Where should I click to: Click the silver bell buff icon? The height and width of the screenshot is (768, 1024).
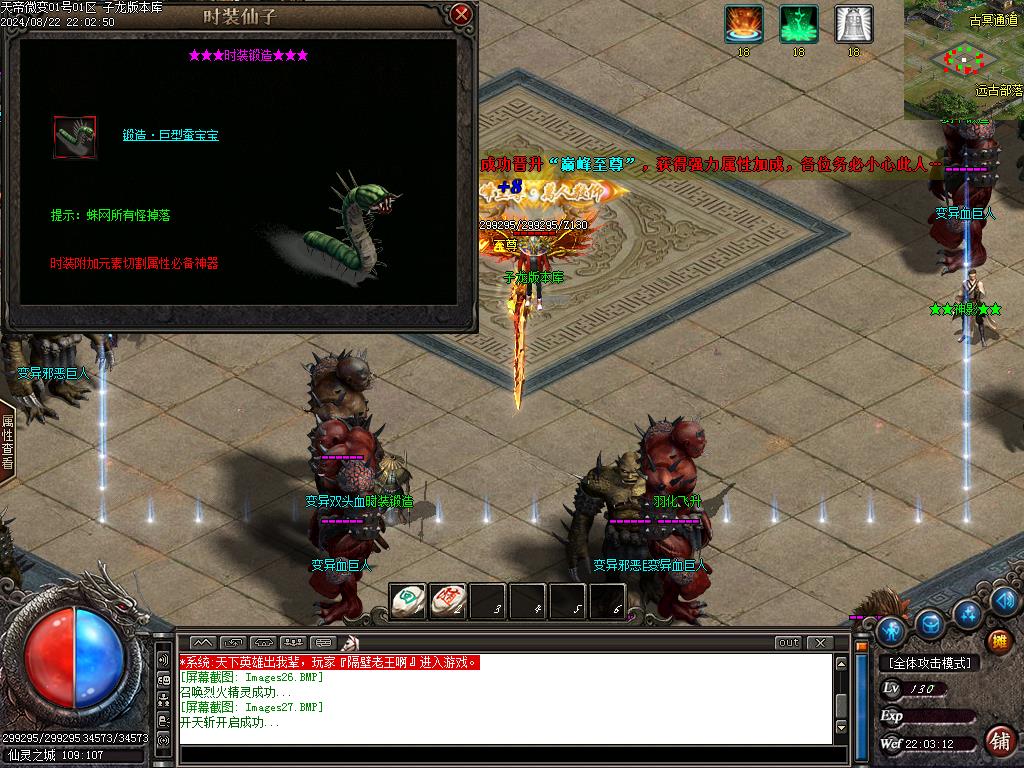(x=853, y=24)
